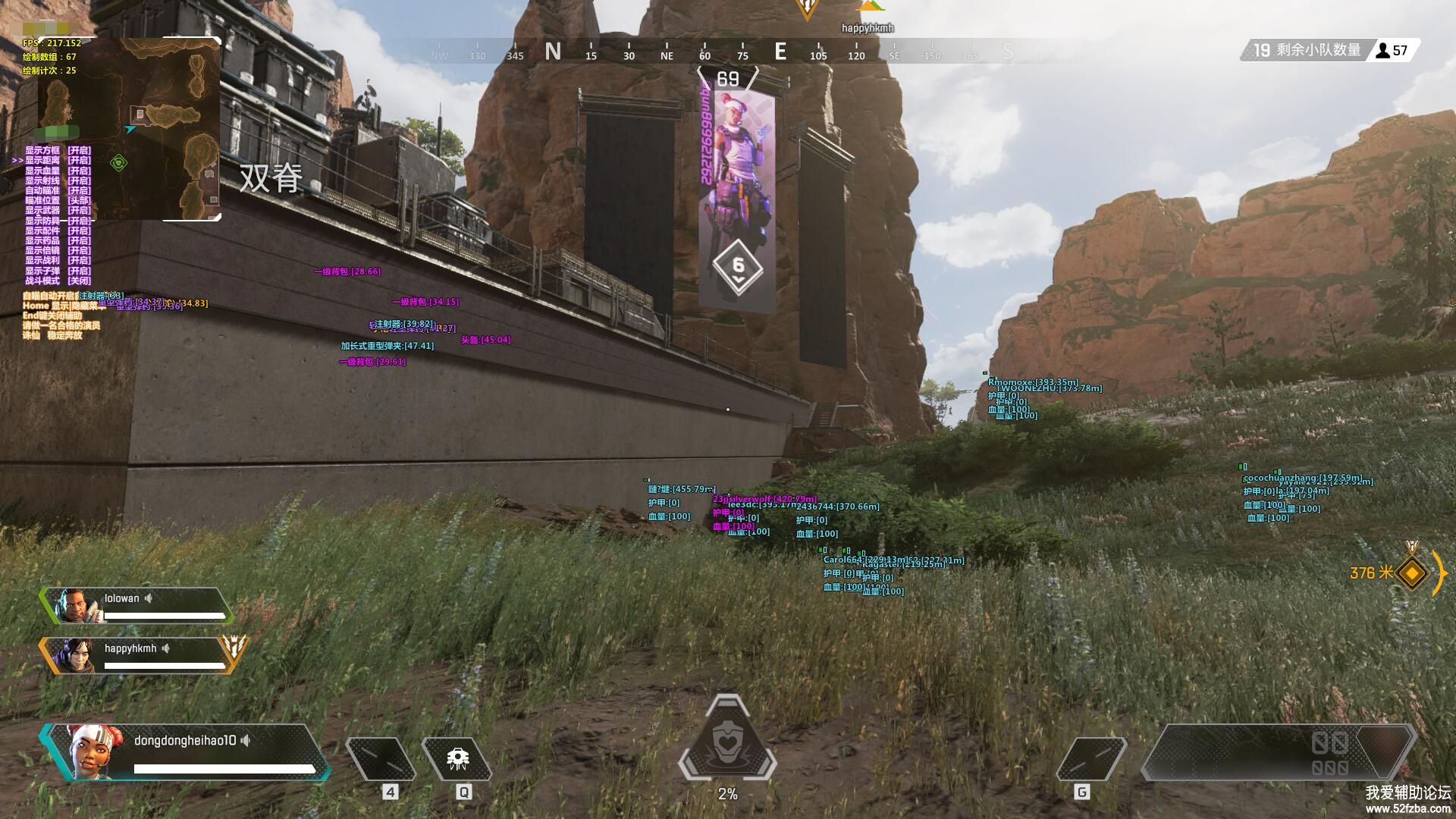Click the ultimate ability icon at 2%
The width and height of the screenshot is (1456, 819).
click(x=727, y=741)
